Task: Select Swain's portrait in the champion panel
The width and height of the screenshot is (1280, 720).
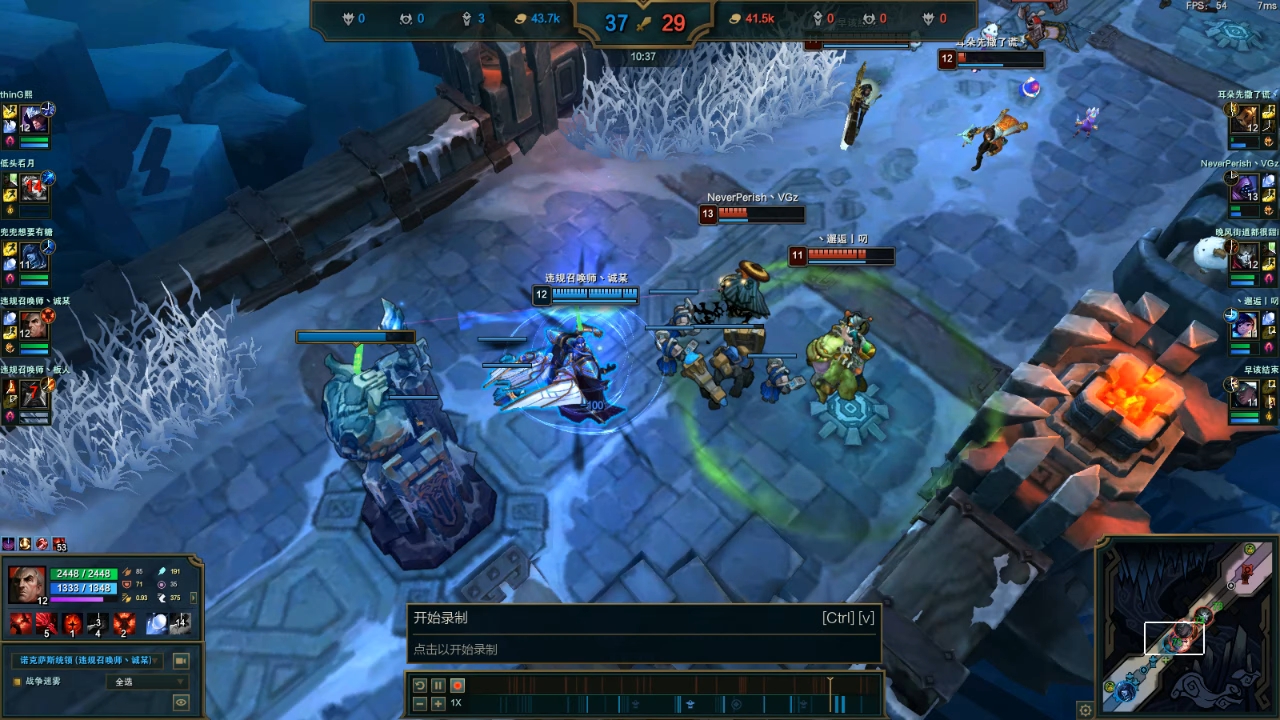Action: (26, 582)
